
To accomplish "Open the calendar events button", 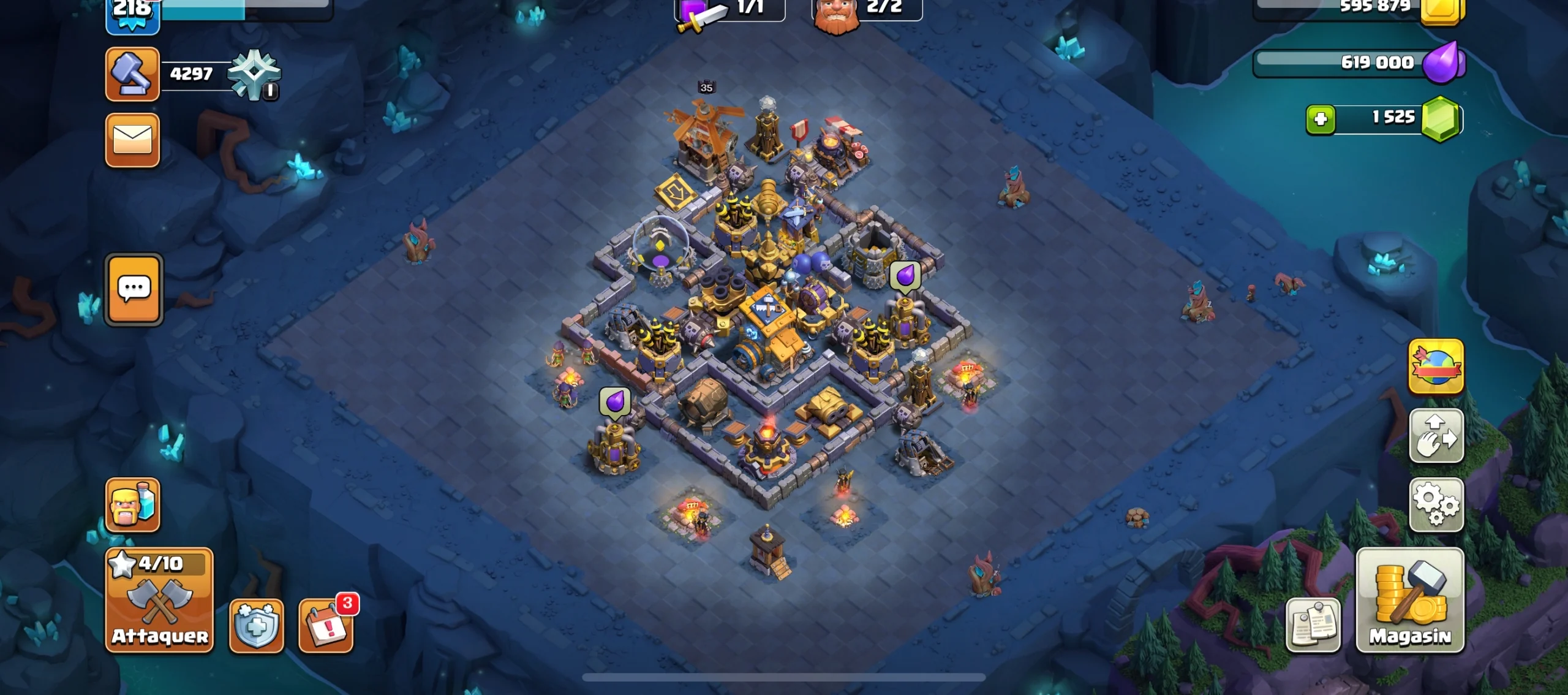I will [x=326, y=625].
